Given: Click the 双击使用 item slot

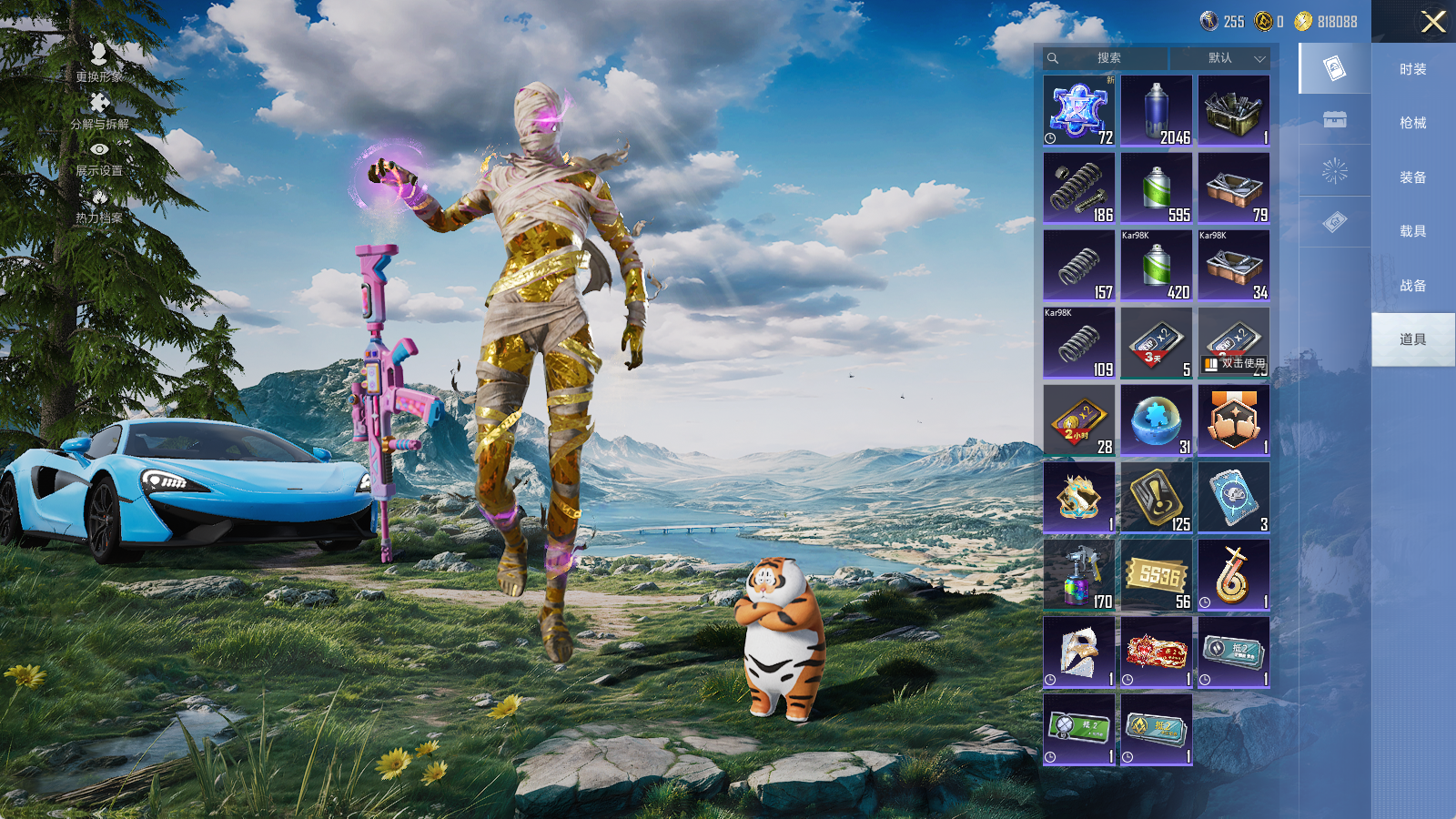Looking at the screenshot, I should pos(1233,343).
